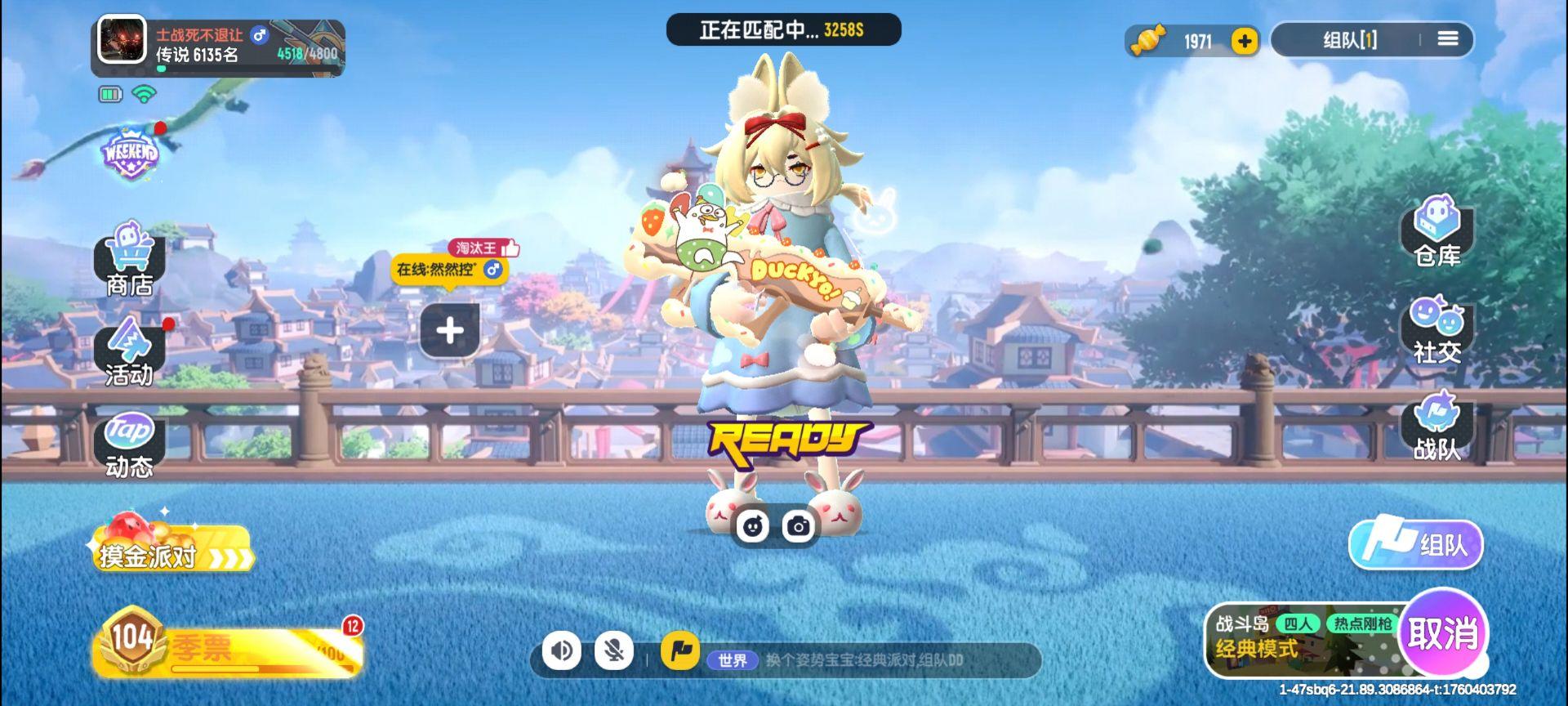Open the 商店 (shop) panel
1568x706 pixels.
[129, 263]
